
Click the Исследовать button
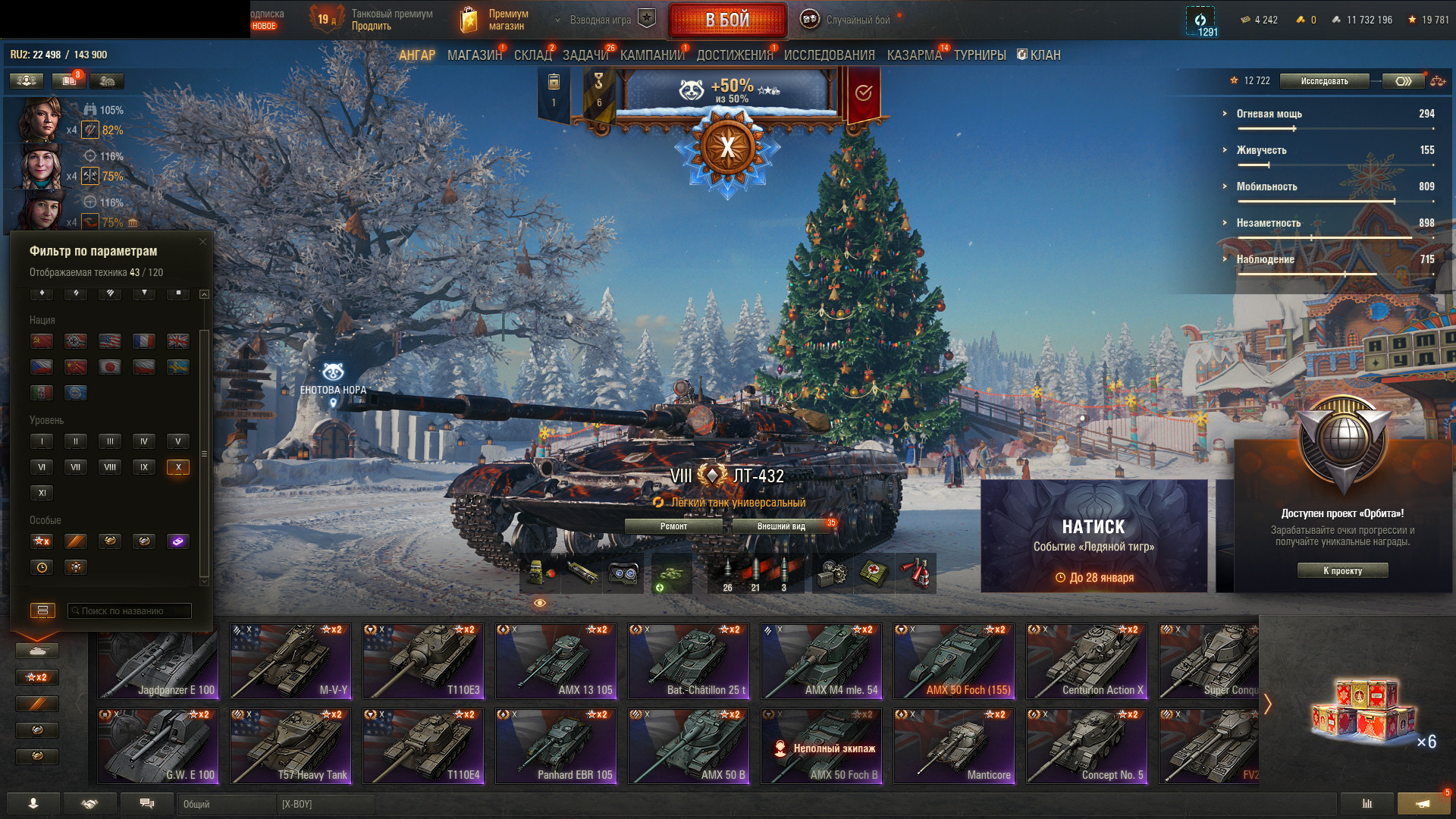coord(1324,81)
